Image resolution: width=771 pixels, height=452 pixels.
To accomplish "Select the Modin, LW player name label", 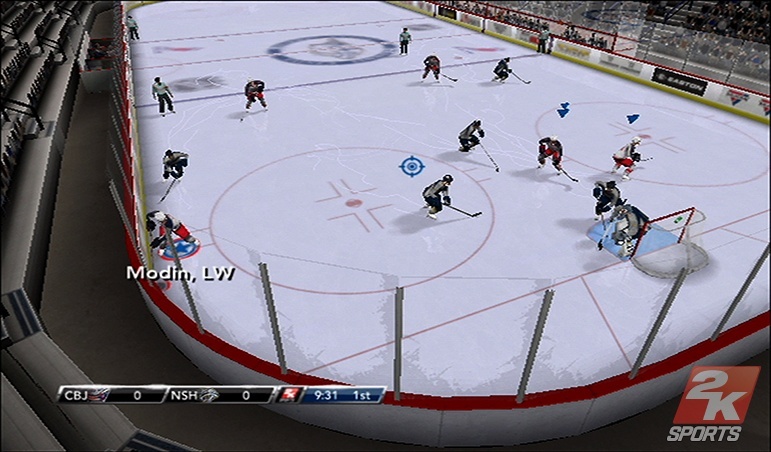I will click(x=180, y=272).
